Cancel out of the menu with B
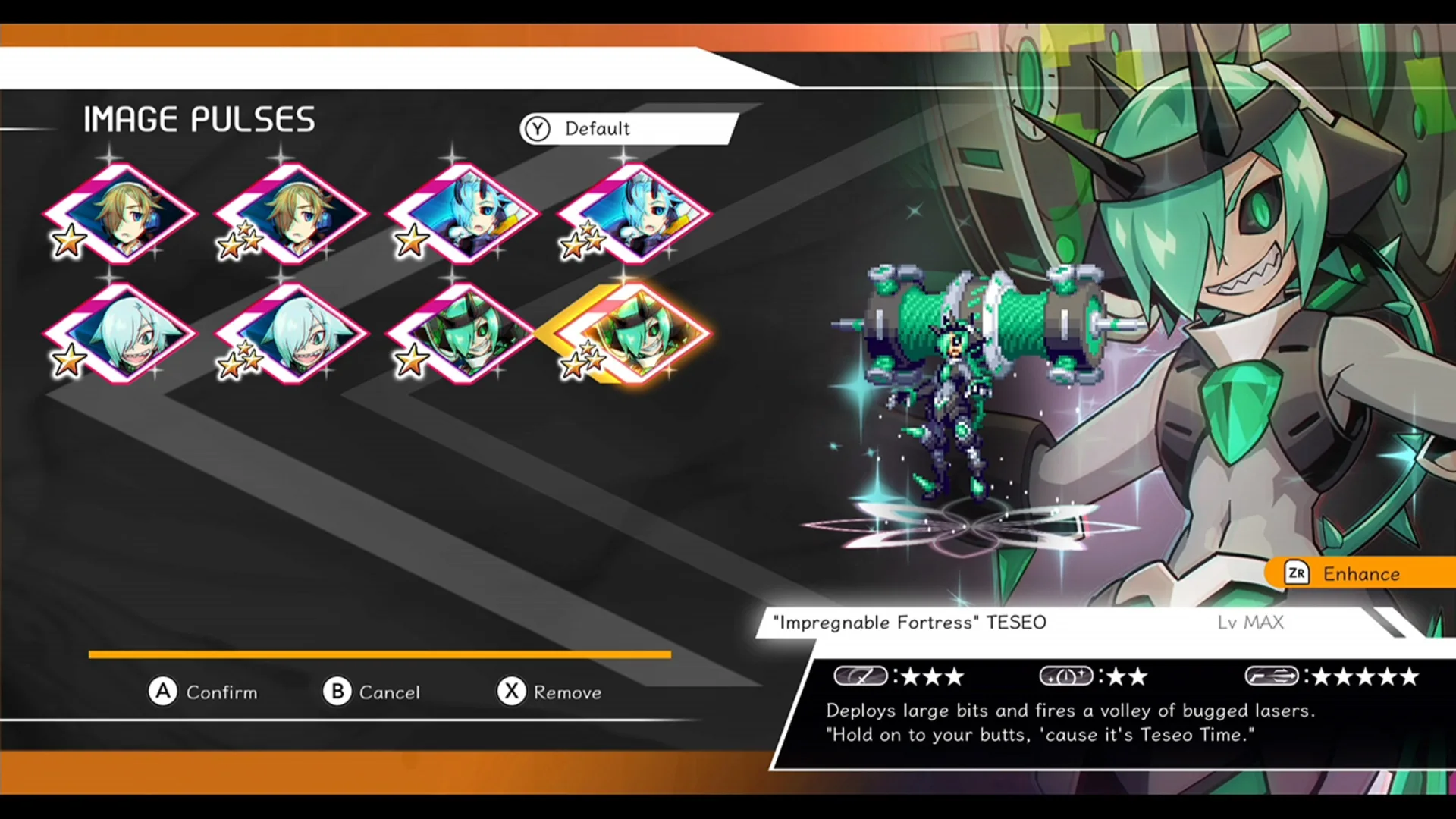The image size is (1456, 819). click(373, 692)
